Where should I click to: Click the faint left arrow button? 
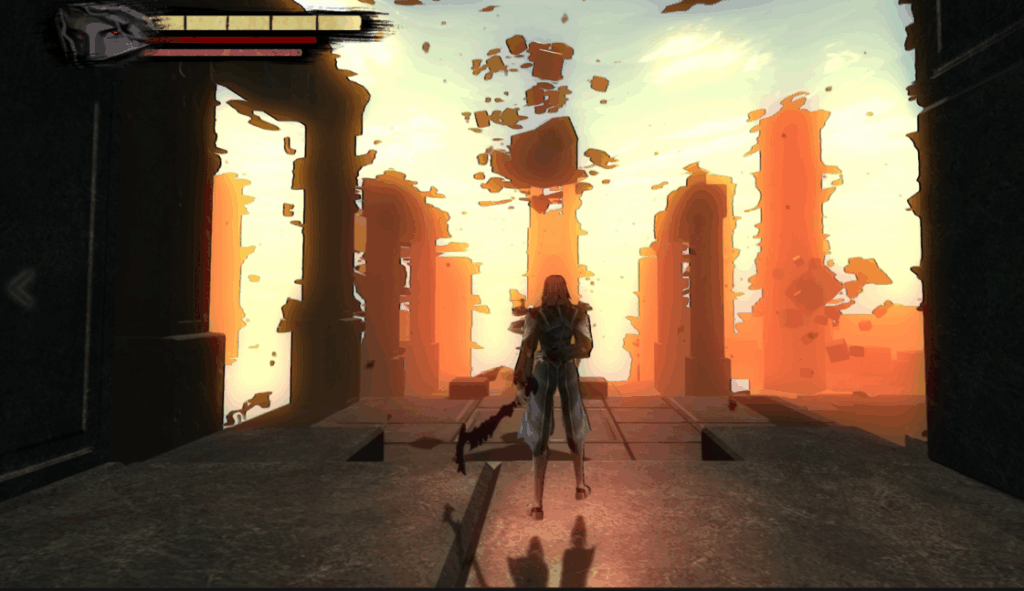click(20, 289)
